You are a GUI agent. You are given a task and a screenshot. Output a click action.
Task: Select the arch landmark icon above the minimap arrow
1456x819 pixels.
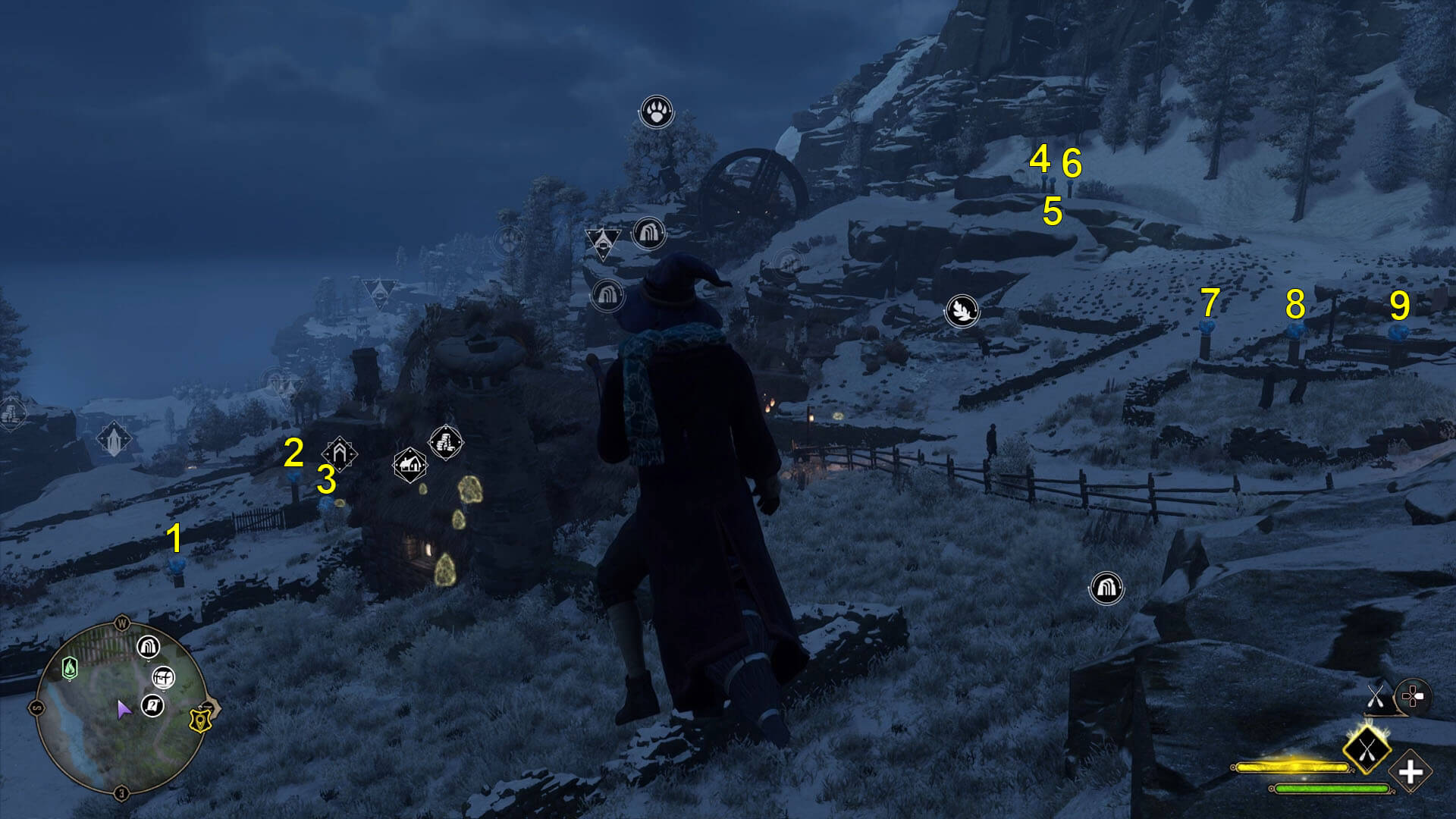147,648
